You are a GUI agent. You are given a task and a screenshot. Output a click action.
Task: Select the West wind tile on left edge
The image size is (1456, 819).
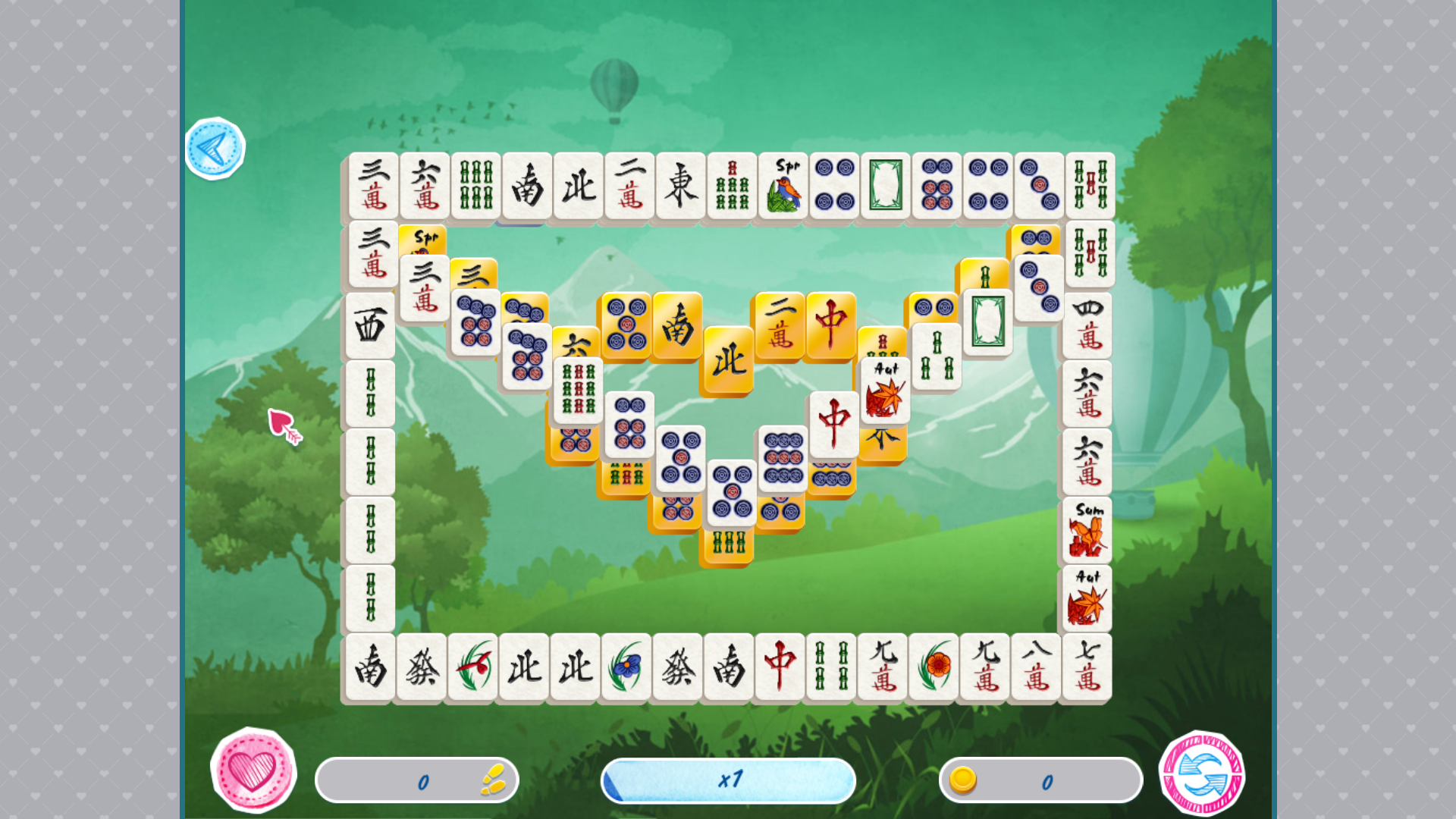[x=369, y=326]
